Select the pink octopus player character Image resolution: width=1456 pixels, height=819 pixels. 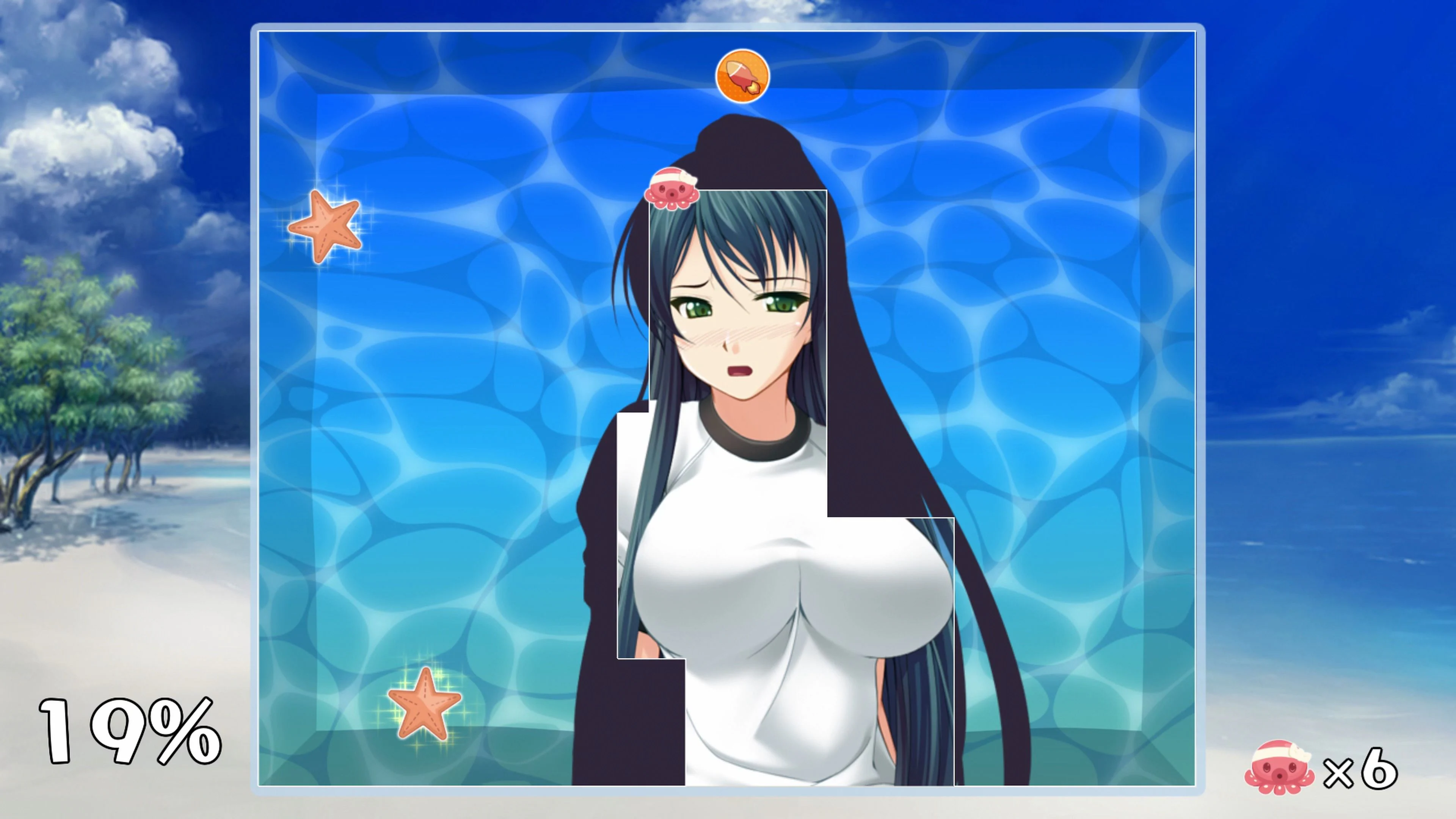673,193
